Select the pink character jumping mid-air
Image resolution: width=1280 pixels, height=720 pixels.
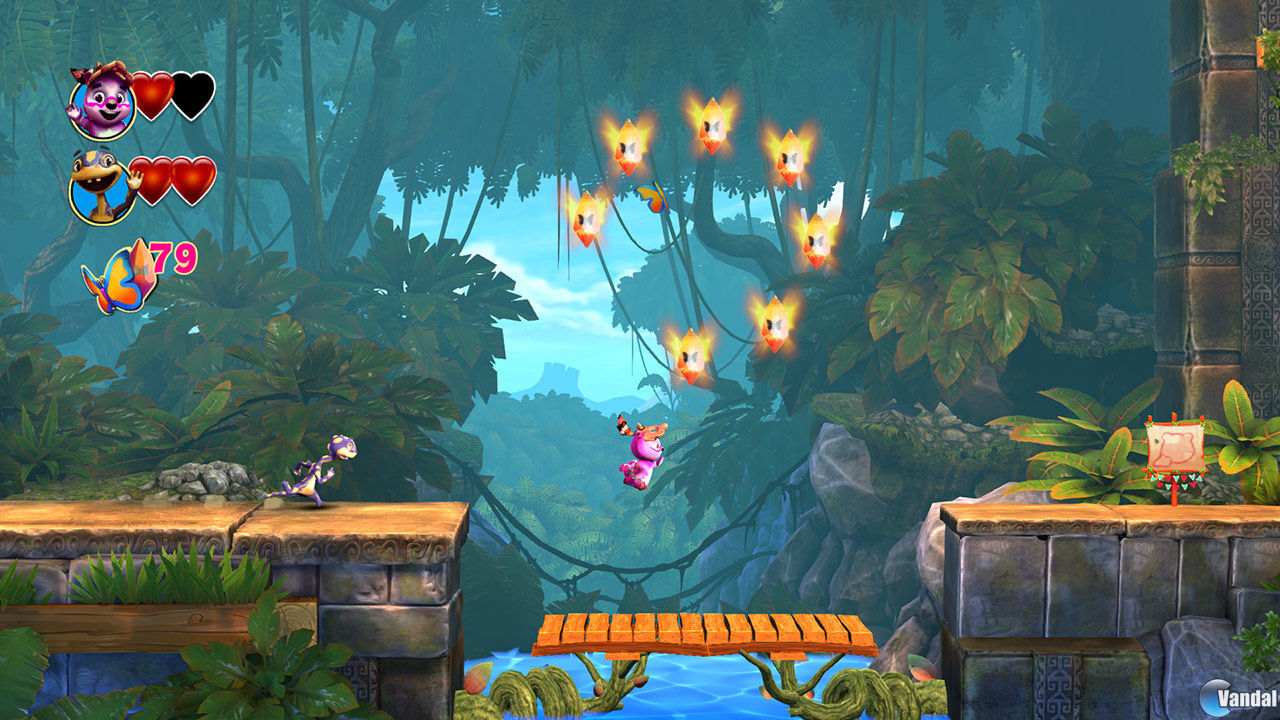click(x=645, y=455)
